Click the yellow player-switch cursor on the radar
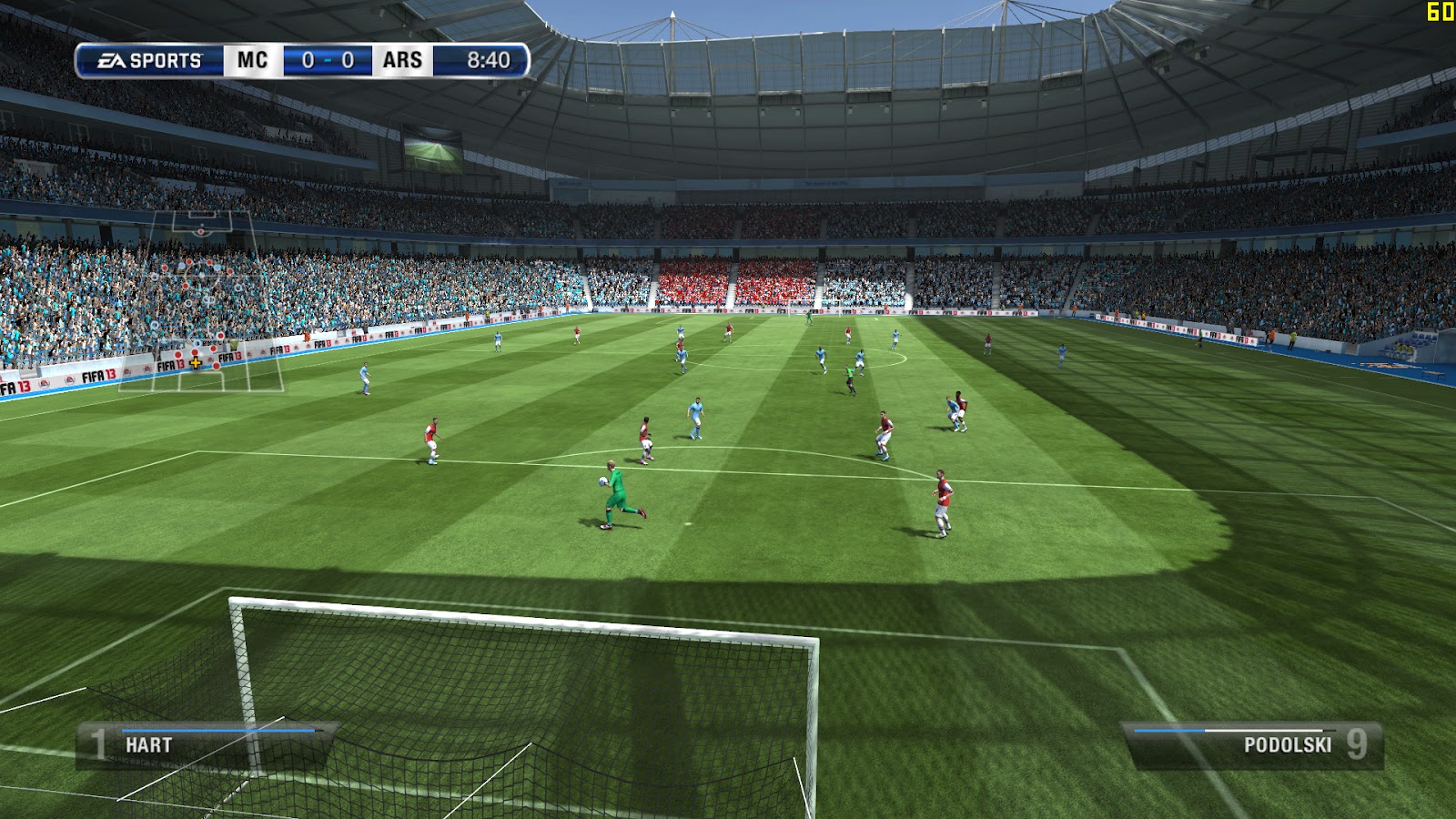This screenshot has height=819, width=1456. [195, 363]
